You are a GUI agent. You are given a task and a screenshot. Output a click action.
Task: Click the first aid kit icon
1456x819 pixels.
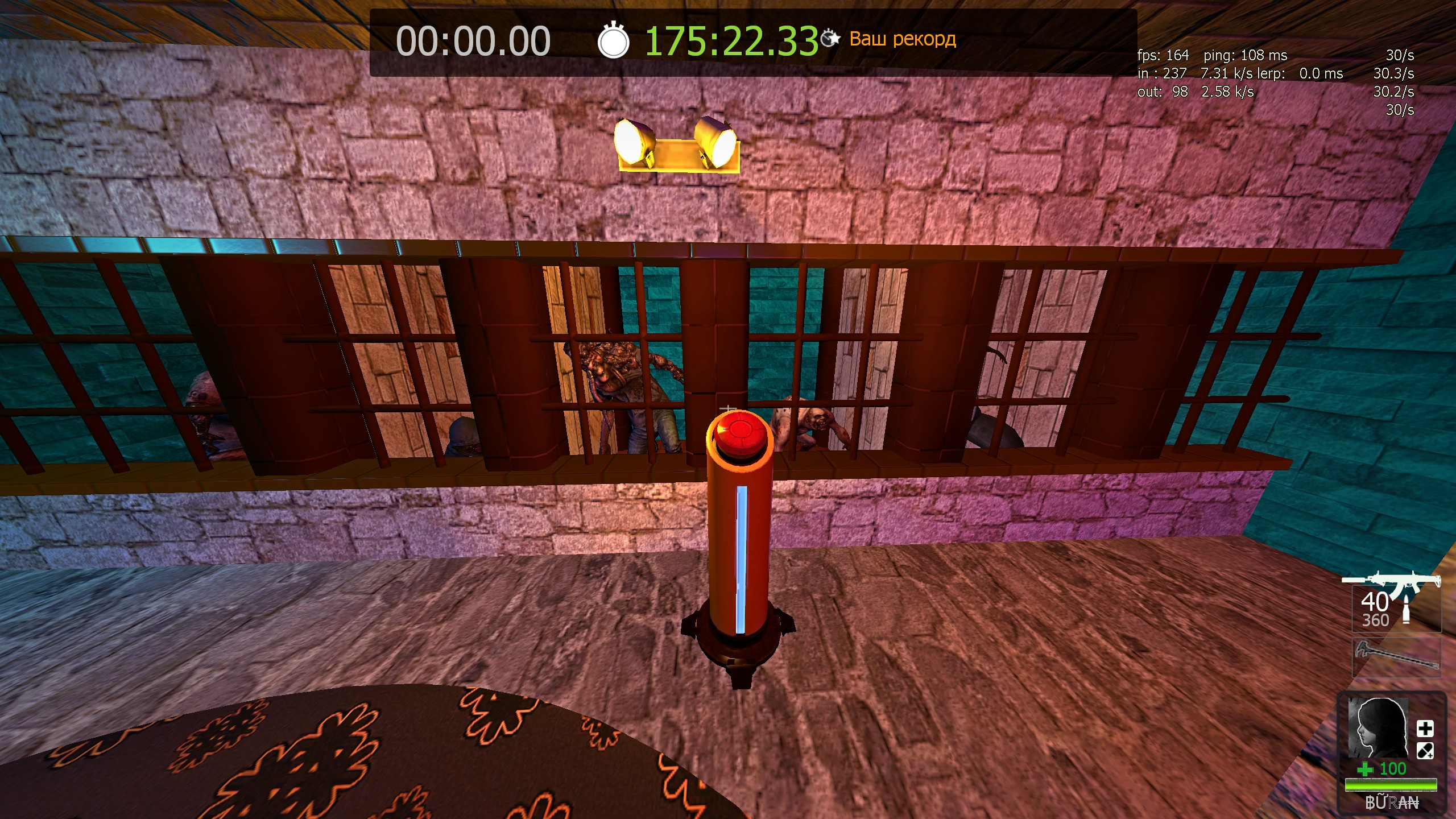(x=1425, y=729)
